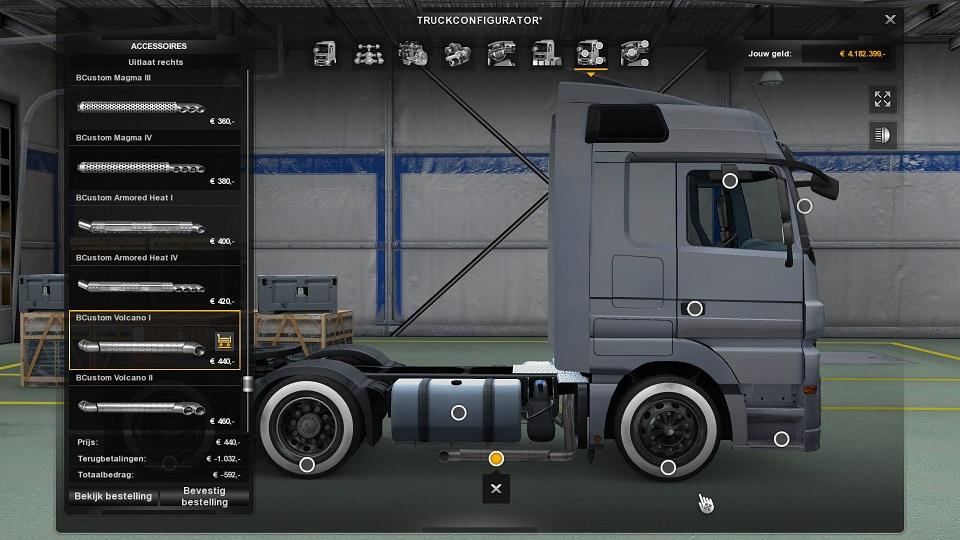Open Bekijk bestelling to review the order
This screenshot has width=960, height=540.
tap(113, 496)
